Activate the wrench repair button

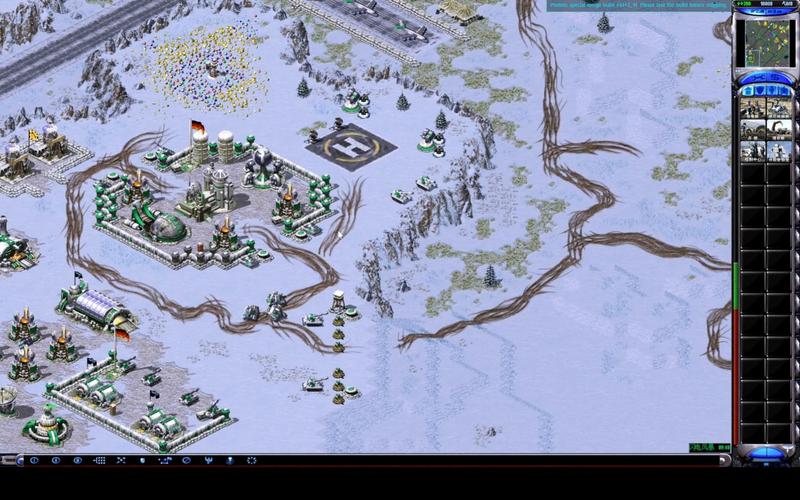point(756,76)
